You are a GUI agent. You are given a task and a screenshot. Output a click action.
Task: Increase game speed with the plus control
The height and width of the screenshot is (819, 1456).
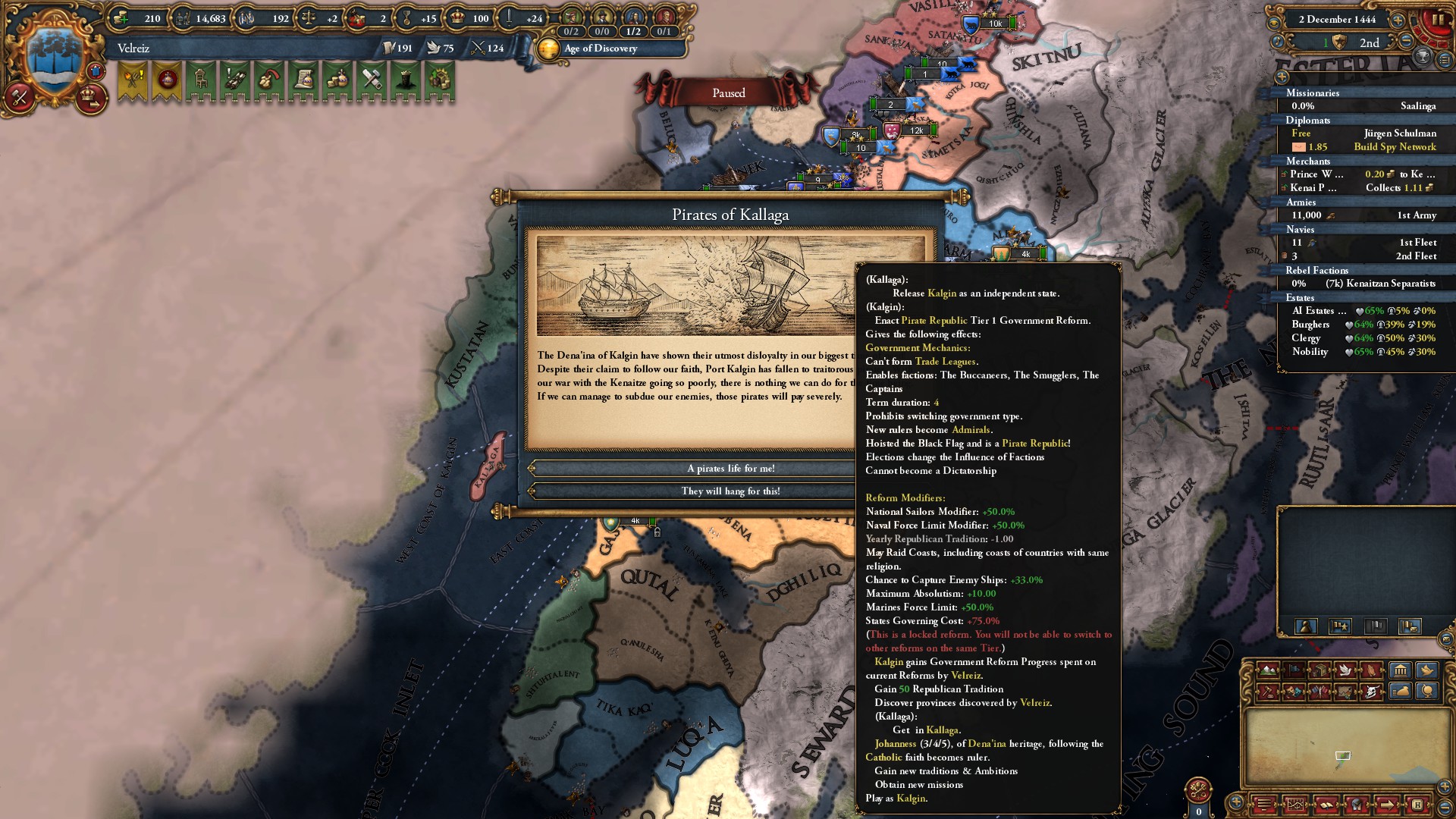(1397, 20)
